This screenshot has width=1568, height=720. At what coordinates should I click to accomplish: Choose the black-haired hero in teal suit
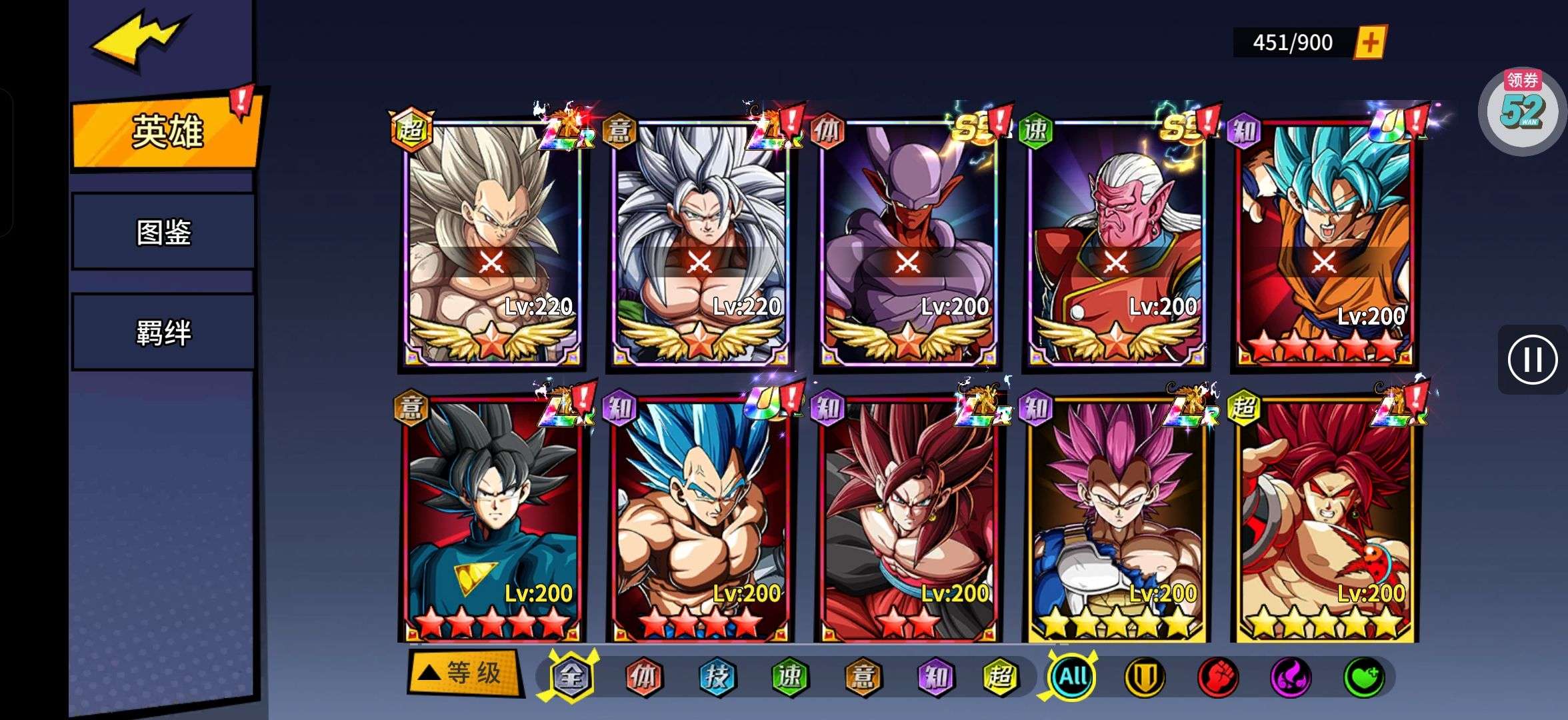coord(492,520)
